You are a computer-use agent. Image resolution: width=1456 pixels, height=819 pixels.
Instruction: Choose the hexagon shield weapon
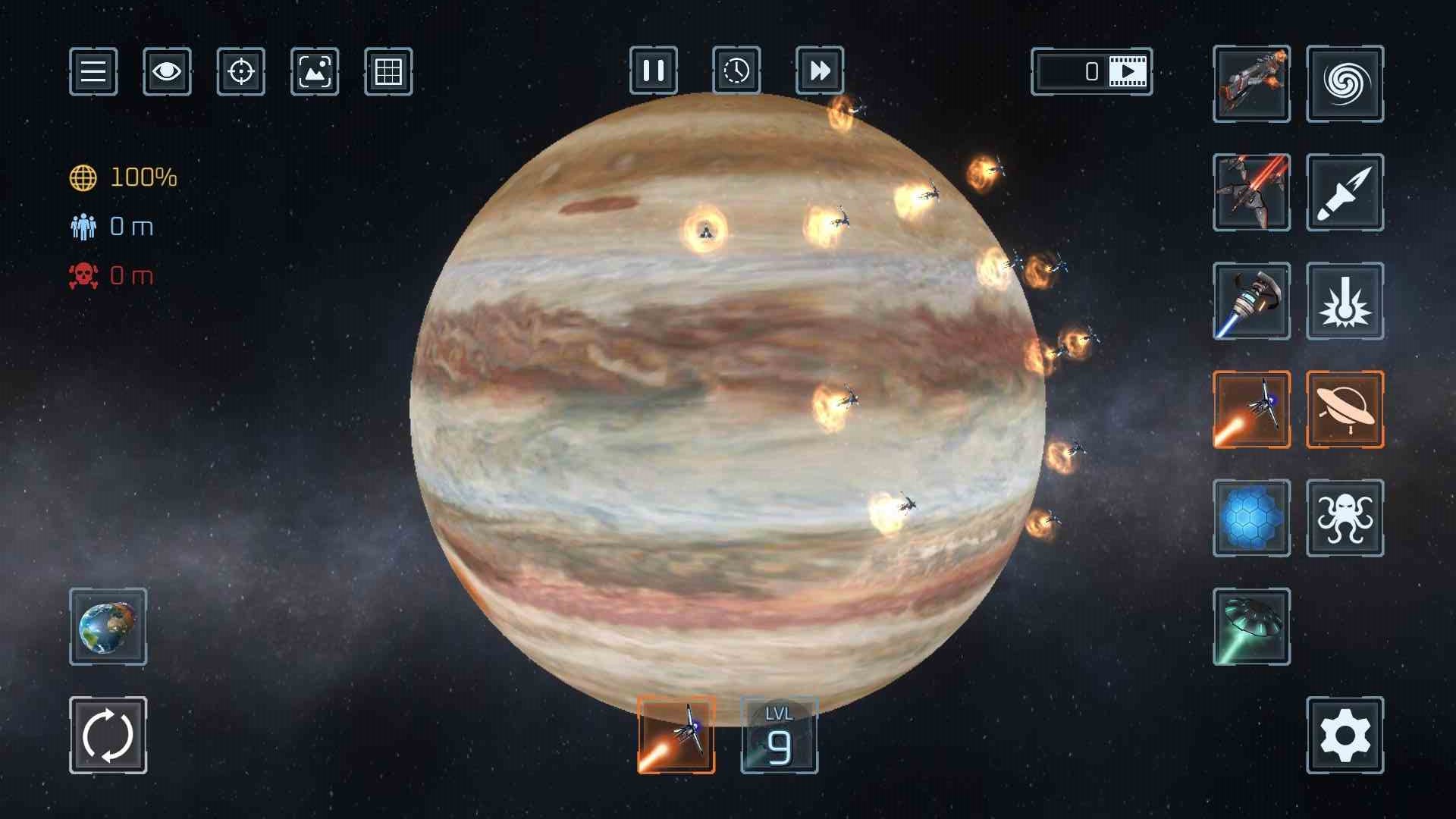[x=1251, y=518]
